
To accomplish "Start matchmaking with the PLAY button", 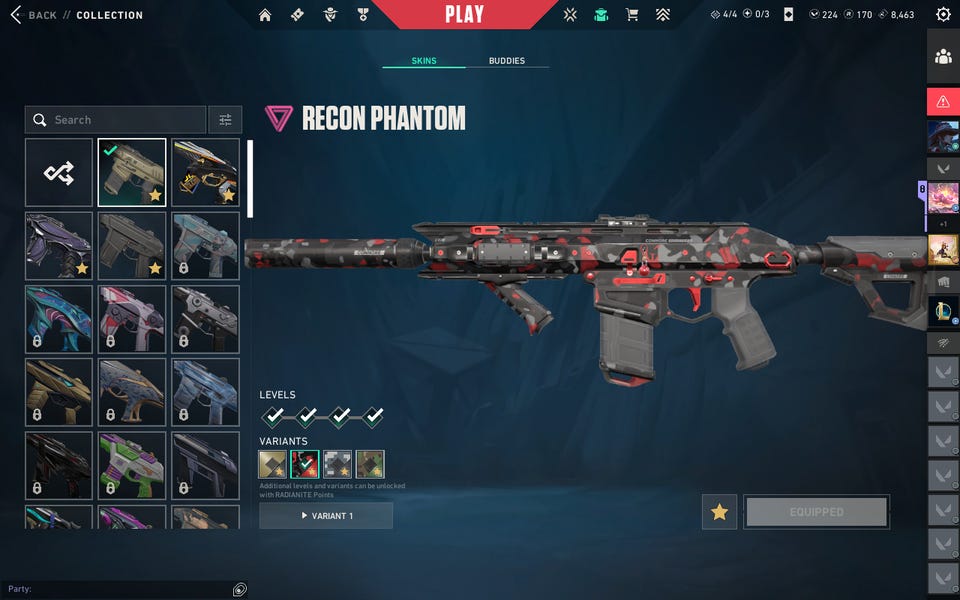I will (464, 14).
